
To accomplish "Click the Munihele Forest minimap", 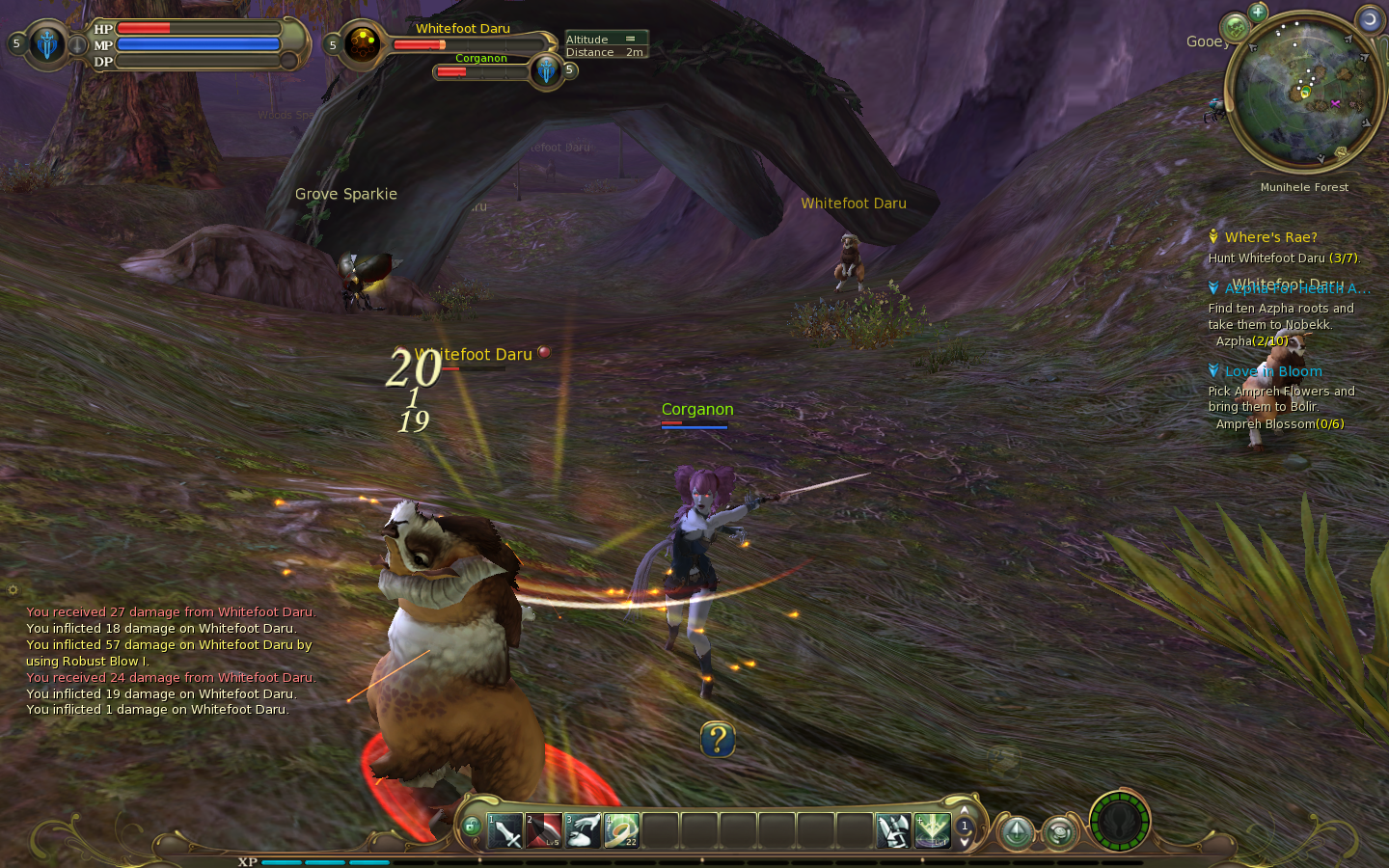I will [x=1305, y=92].
